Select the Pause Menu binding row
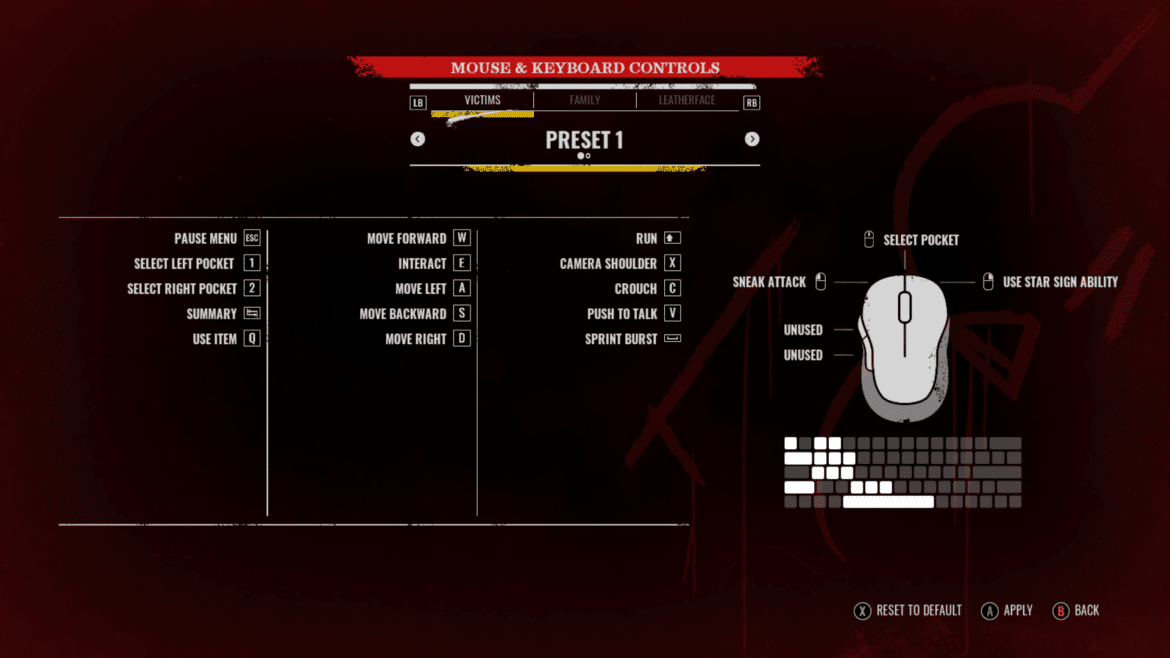The height and width of the screenshot is (658, 1170). (x=217, y=239)
